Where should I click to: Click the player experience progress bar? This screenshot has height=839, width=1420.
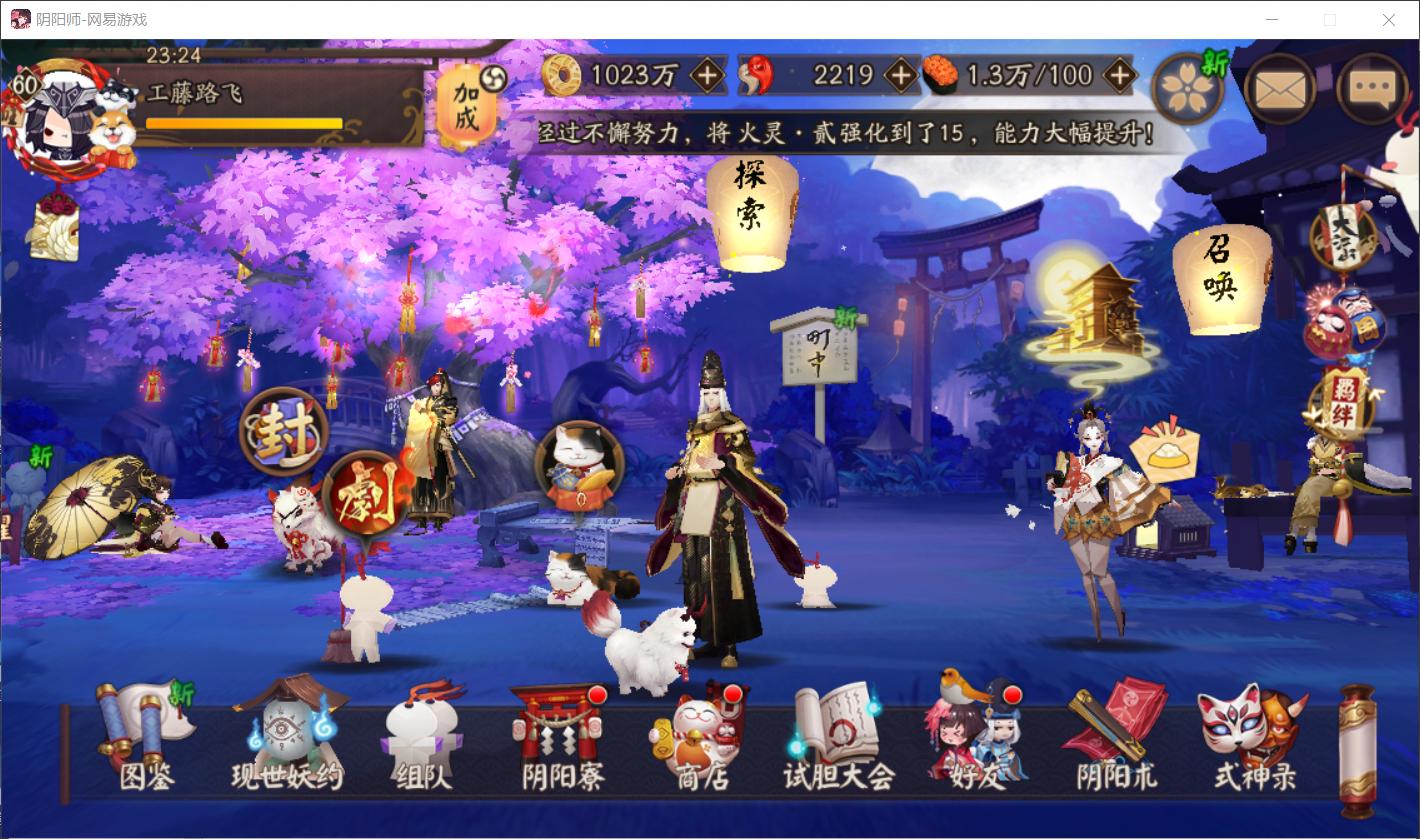pyautogui.click(x=243, y=123)
